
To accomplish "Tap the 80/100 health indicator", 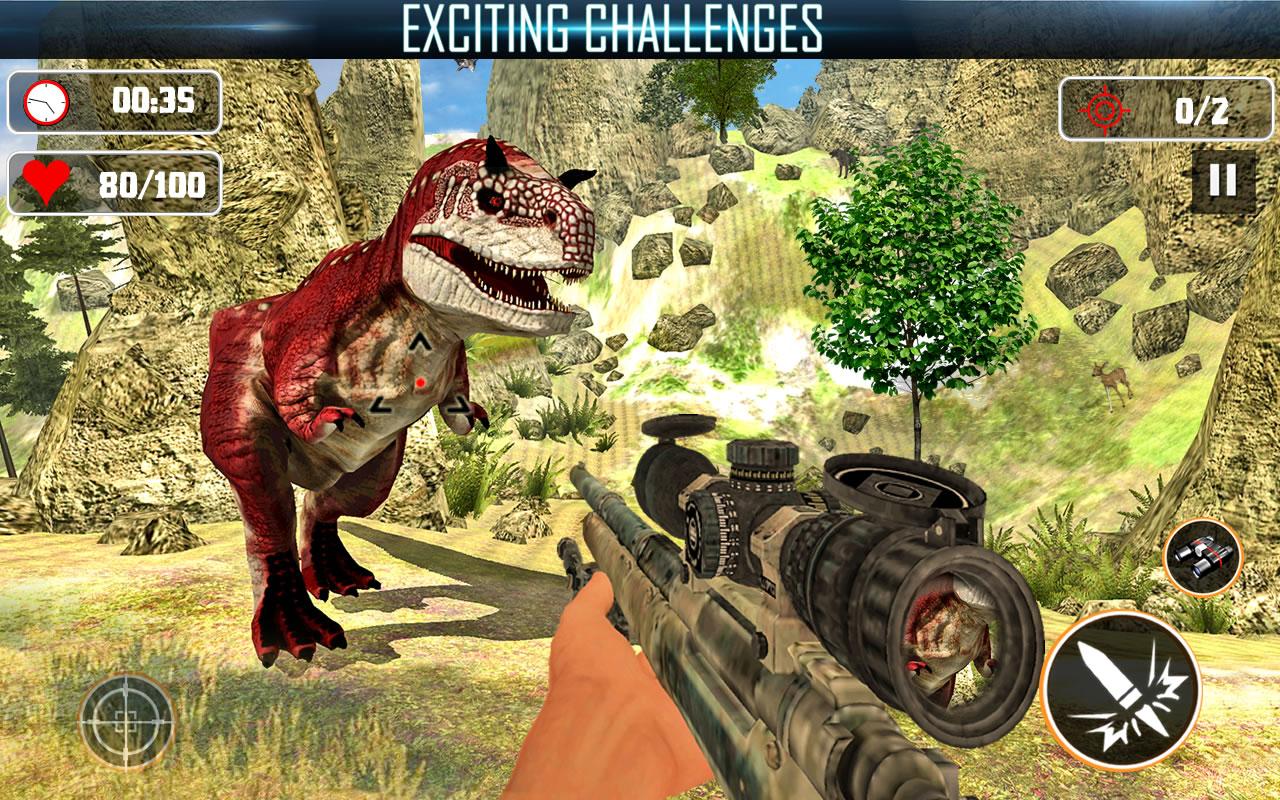I will [x=155, y=184].
